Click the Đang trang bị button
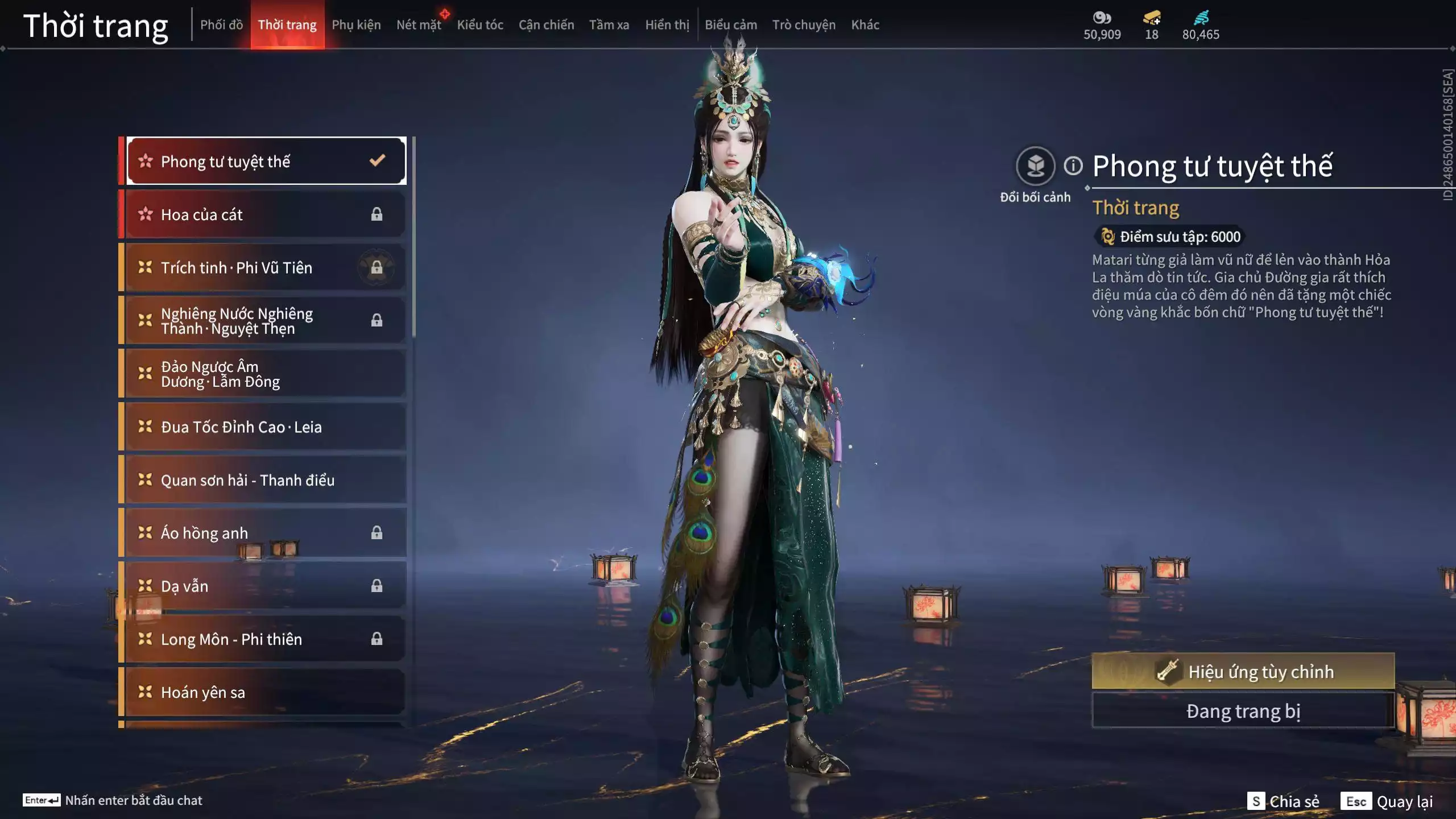The image size is (1456, 819). [1243, 711]
